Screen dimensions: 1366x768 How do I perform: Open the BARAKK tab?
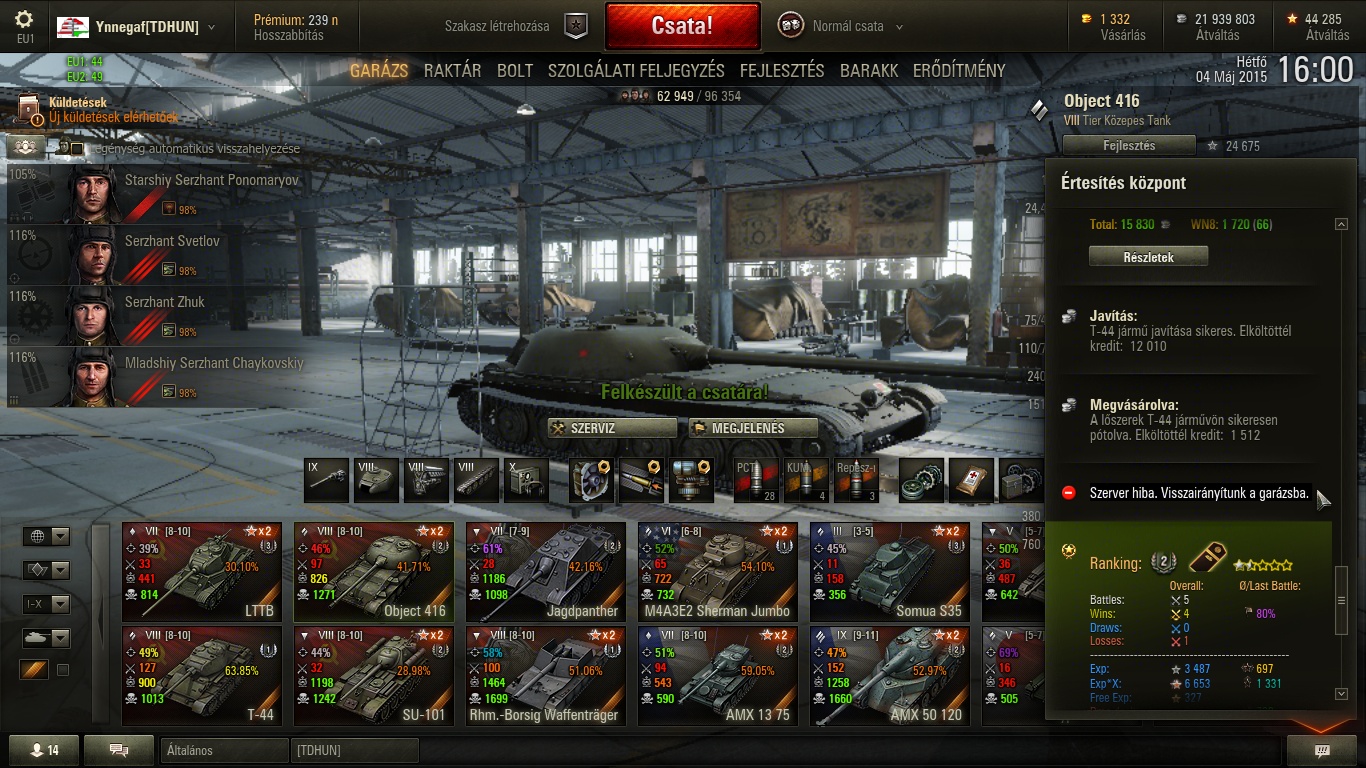(x=869, y=71)
